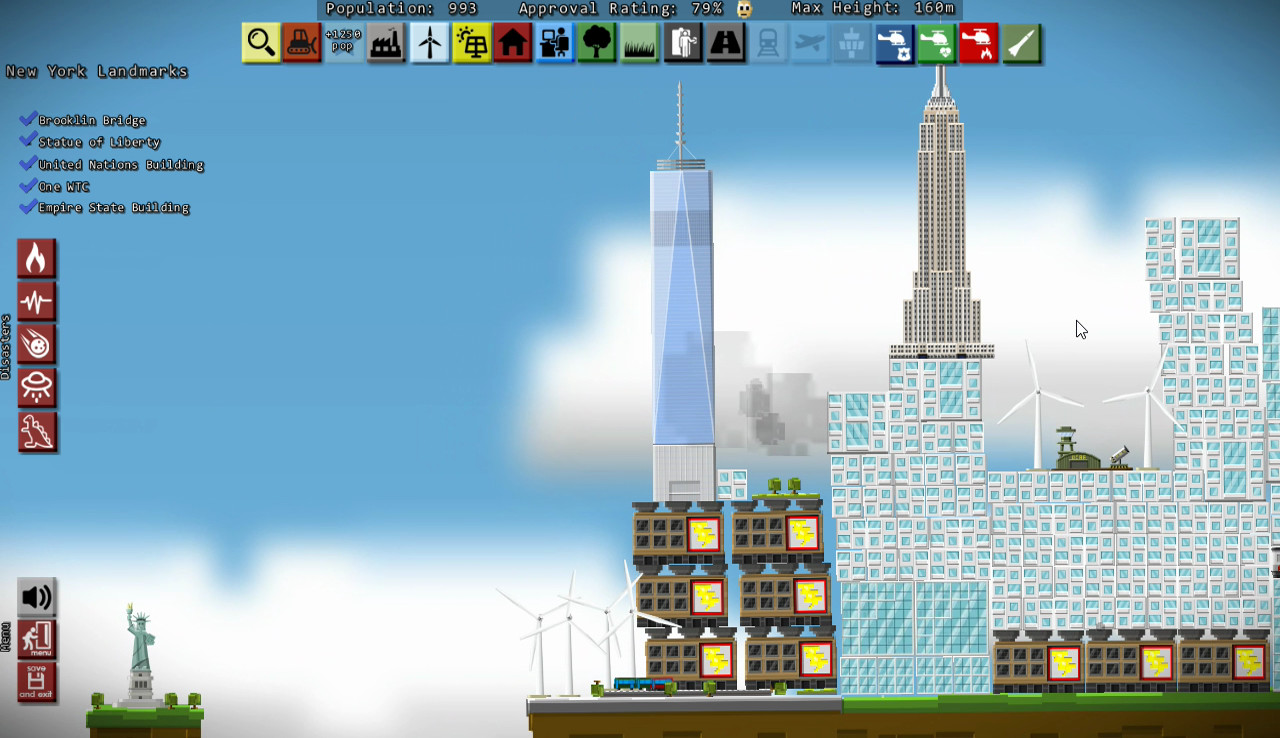Select the bulldozer demolish tool
Viewport: 1280px width, 738px height.
pos(302,43)
